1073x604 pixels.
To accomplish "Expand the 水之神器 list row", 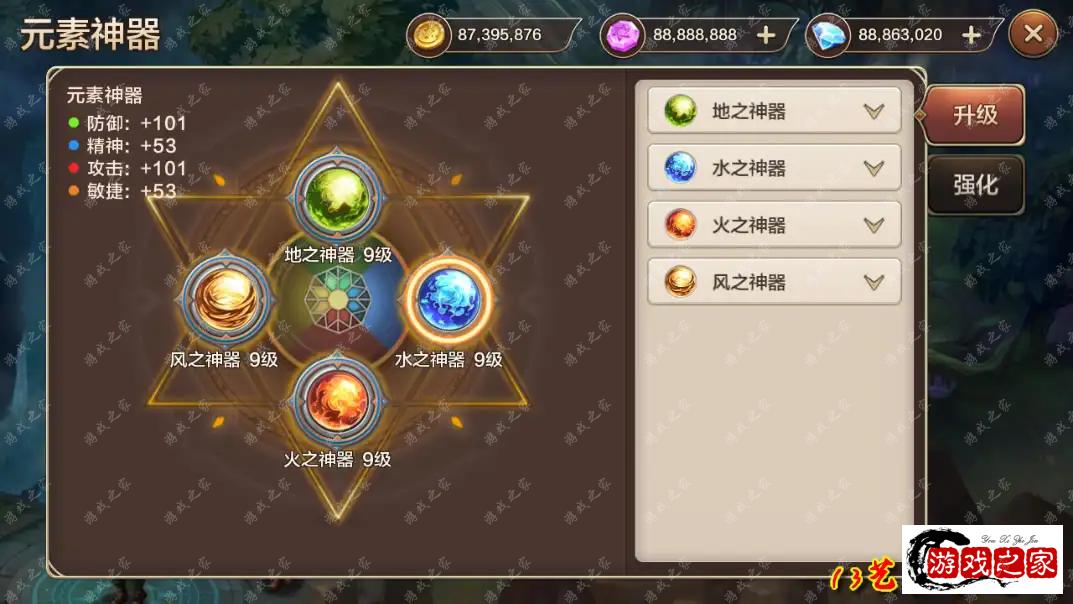I will pos(874,168).
